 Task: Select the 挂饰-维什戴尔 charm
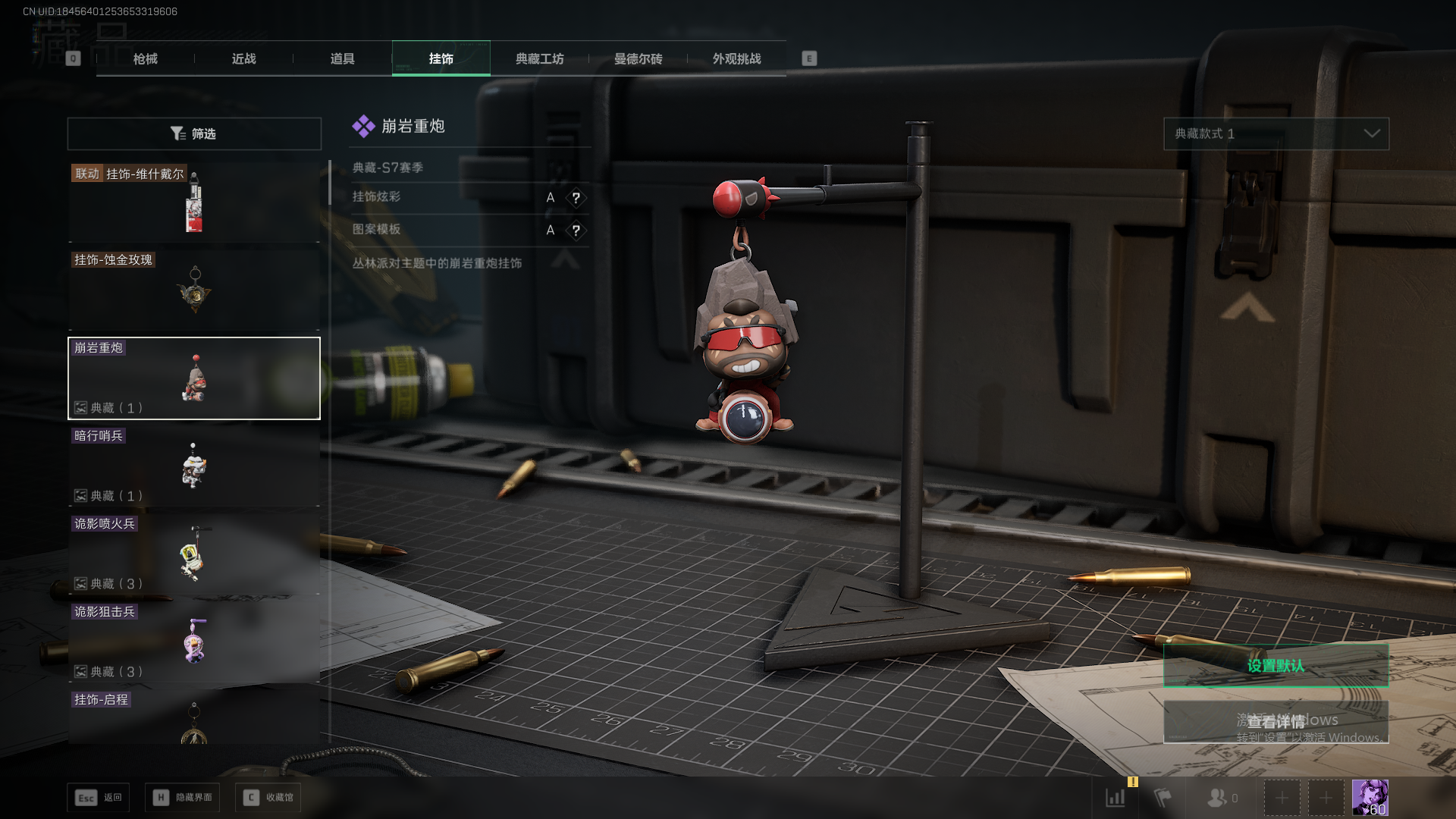click(x=194, y=202)
